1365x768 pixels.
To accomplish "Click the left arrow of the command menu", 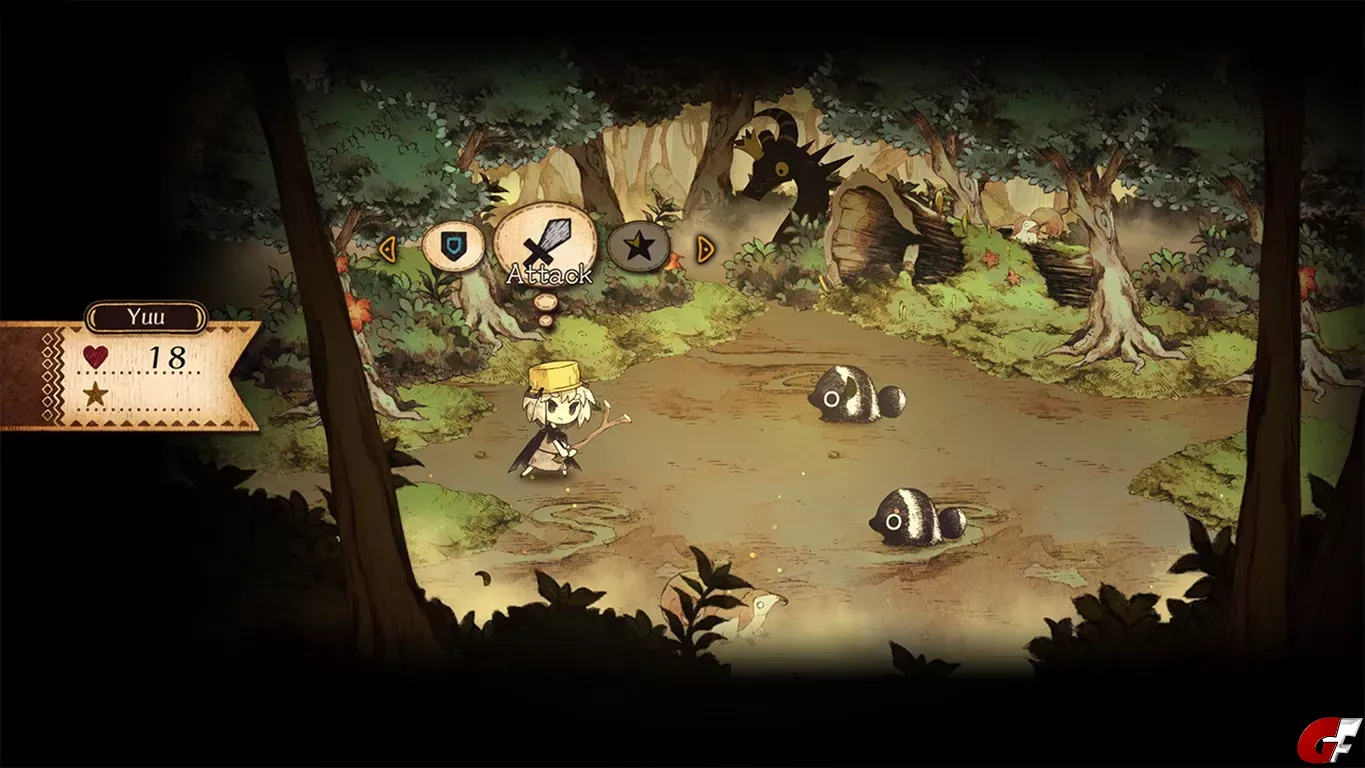I will click(x=388, y=248).
